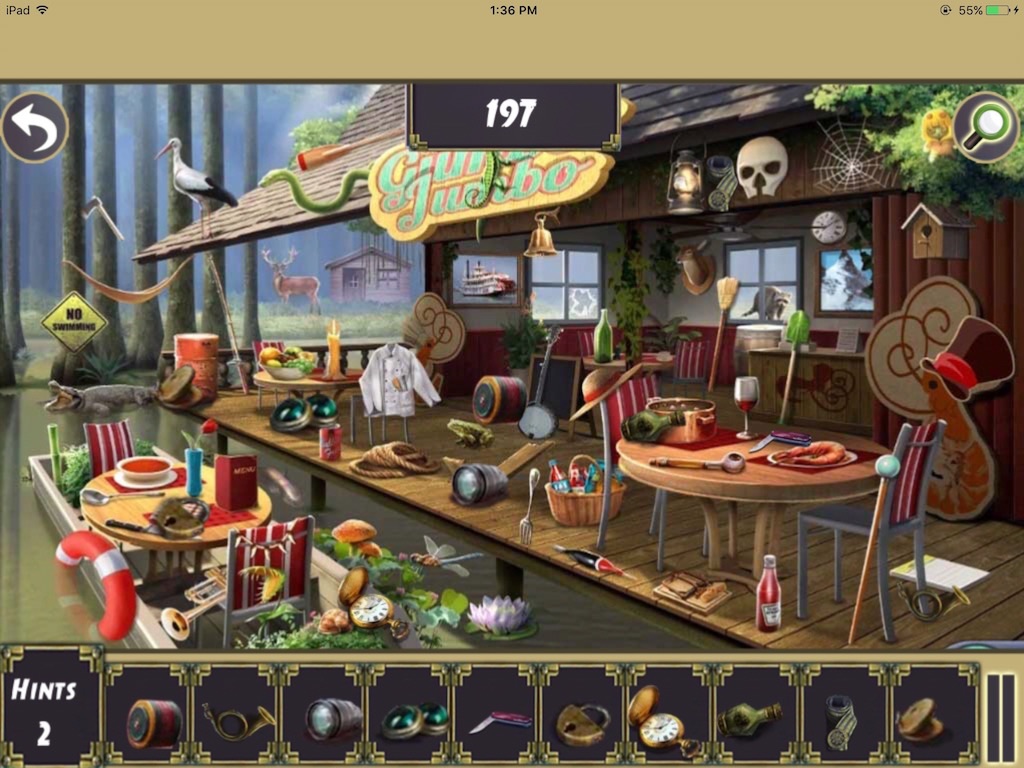1024x768 pixels.
Task: Select the rolled bandage slot
Action: [840, 717]
